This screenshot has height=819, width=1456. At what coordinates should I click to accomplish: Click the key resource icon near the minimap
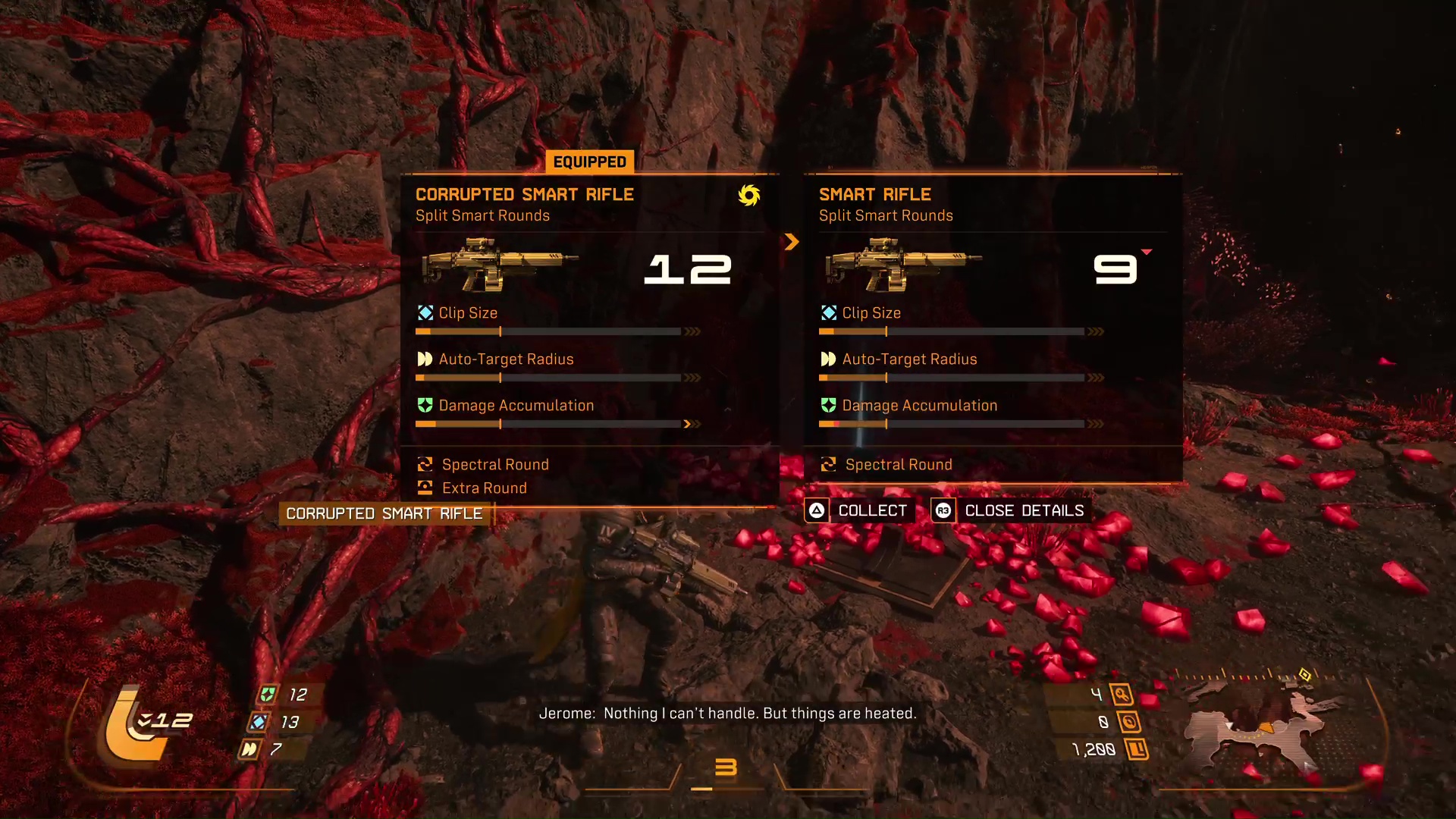(1121, 692)
